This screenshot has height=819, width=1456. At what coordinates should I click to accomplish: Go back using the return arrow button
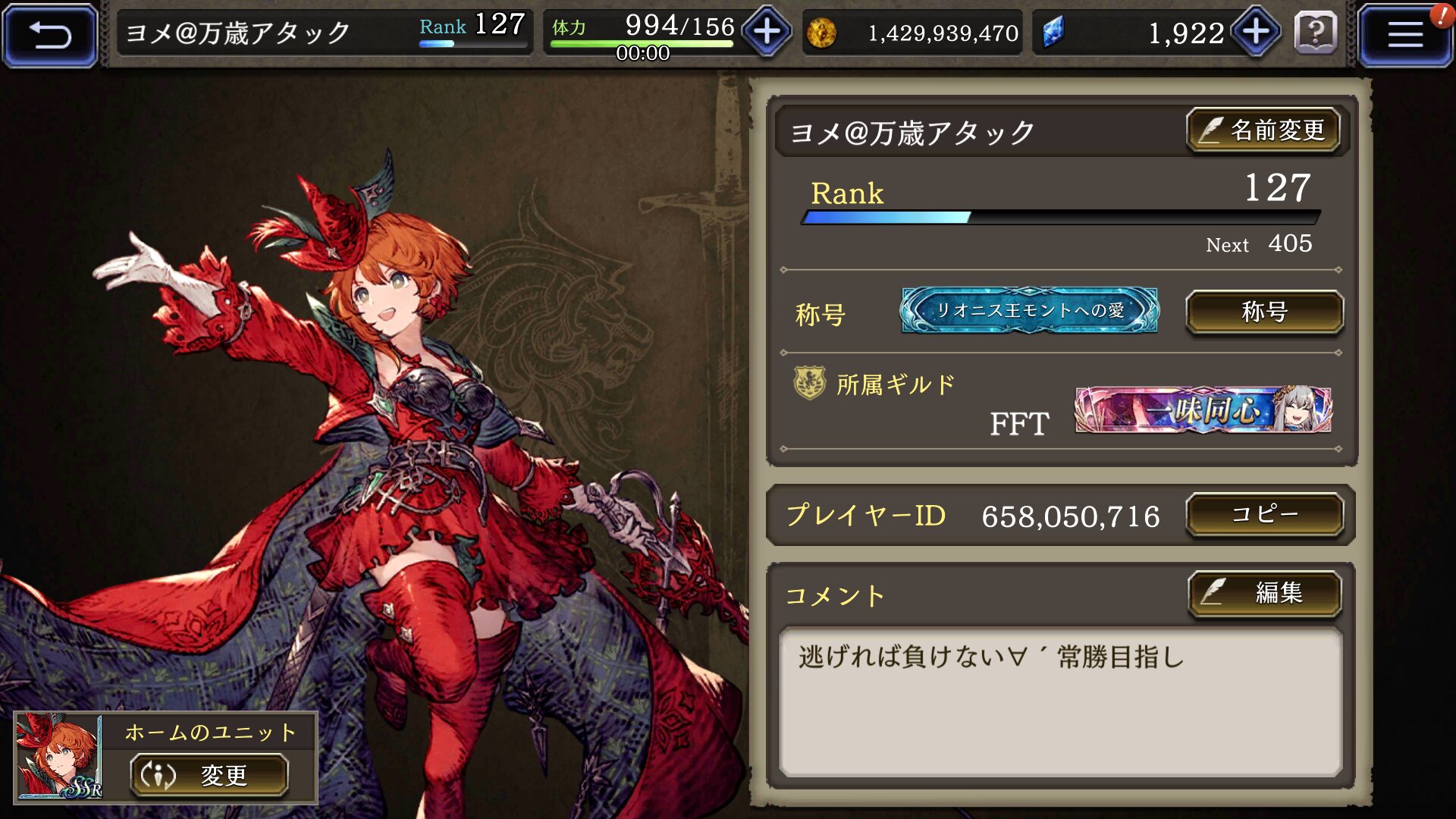coord(50,35)
